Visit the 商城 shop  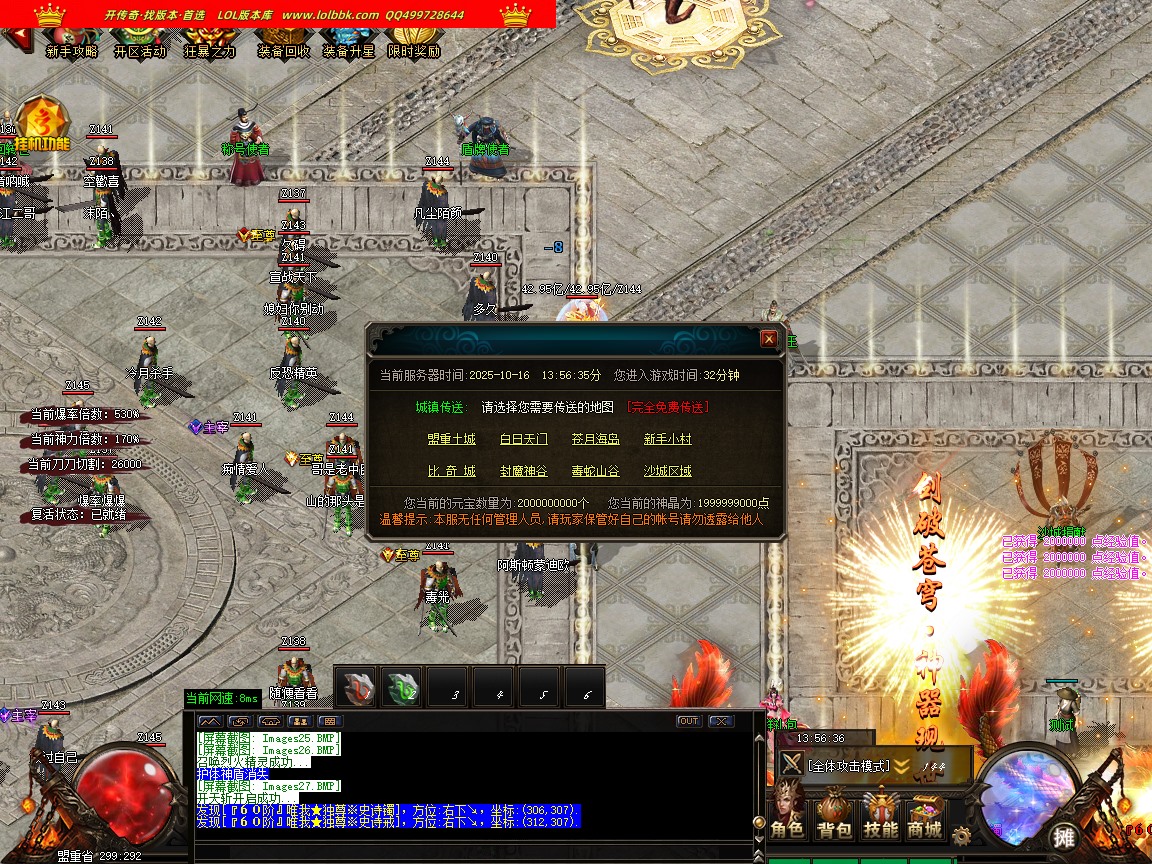[925, 815]
